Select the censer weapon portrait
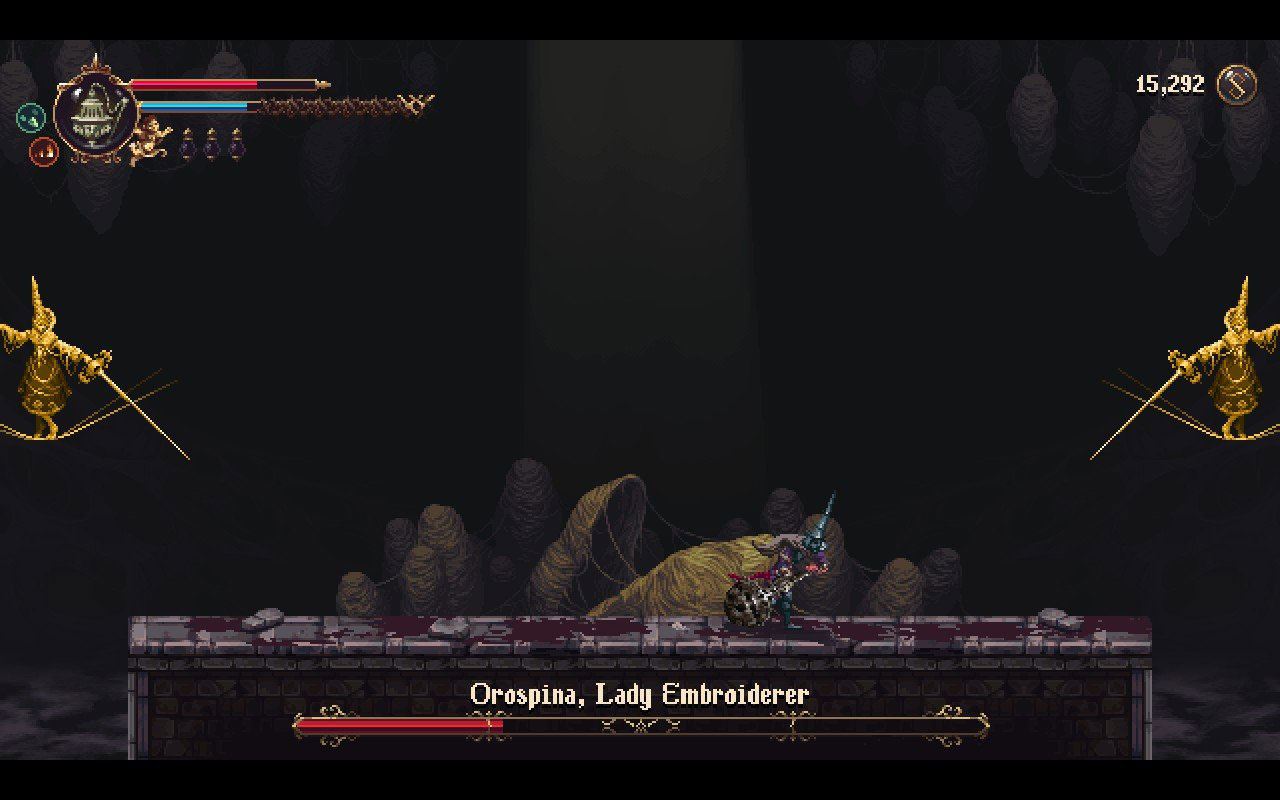This screenshot has height=800, width=1280. (x=95, y=113)
